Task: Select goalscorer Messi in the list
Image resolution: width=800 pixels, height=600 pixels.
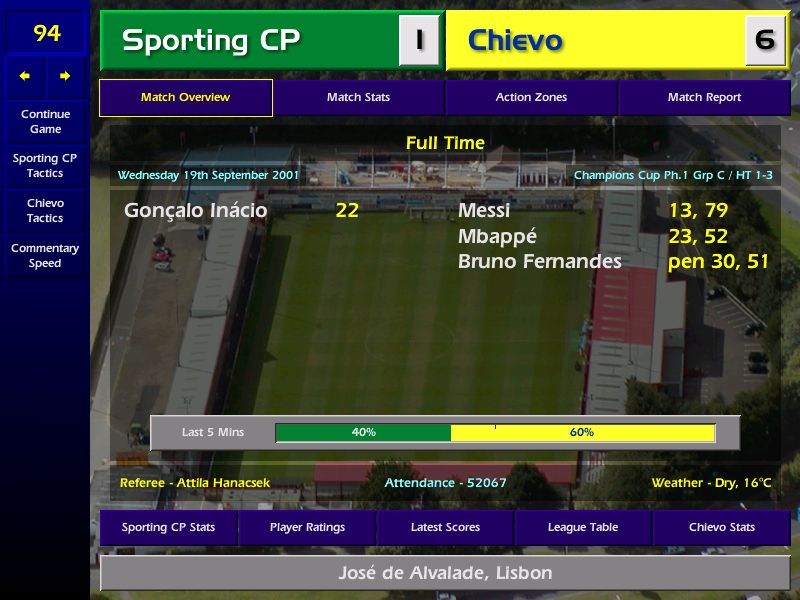Action: coord(484,211)
